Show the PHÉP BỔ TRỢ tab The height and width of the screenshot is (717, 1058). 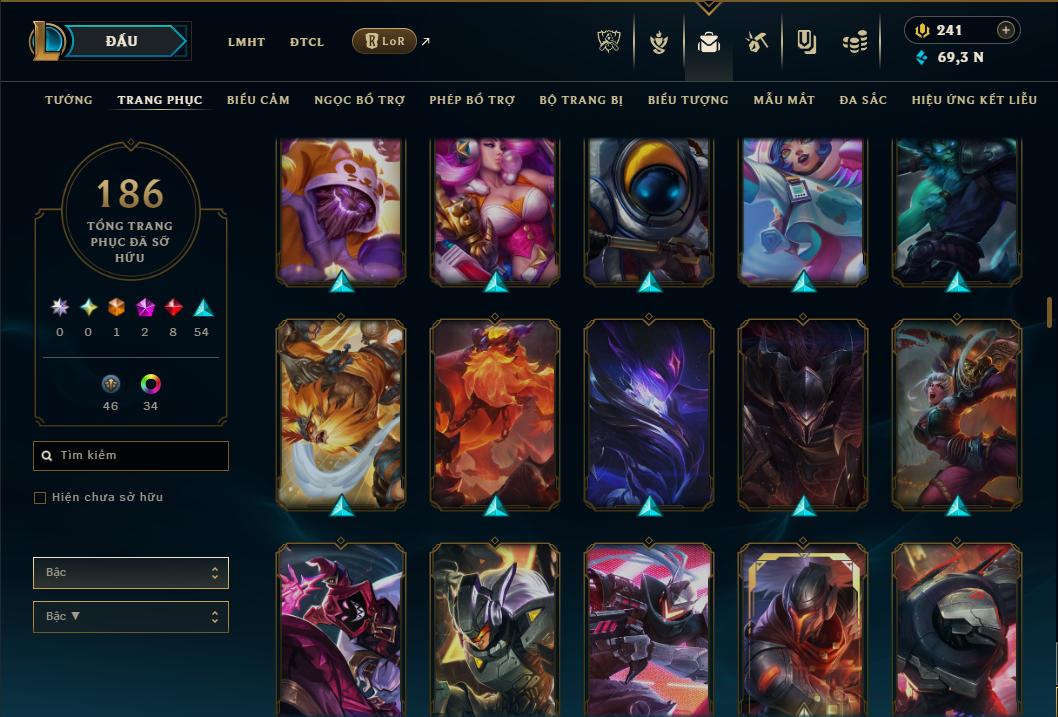472,100
